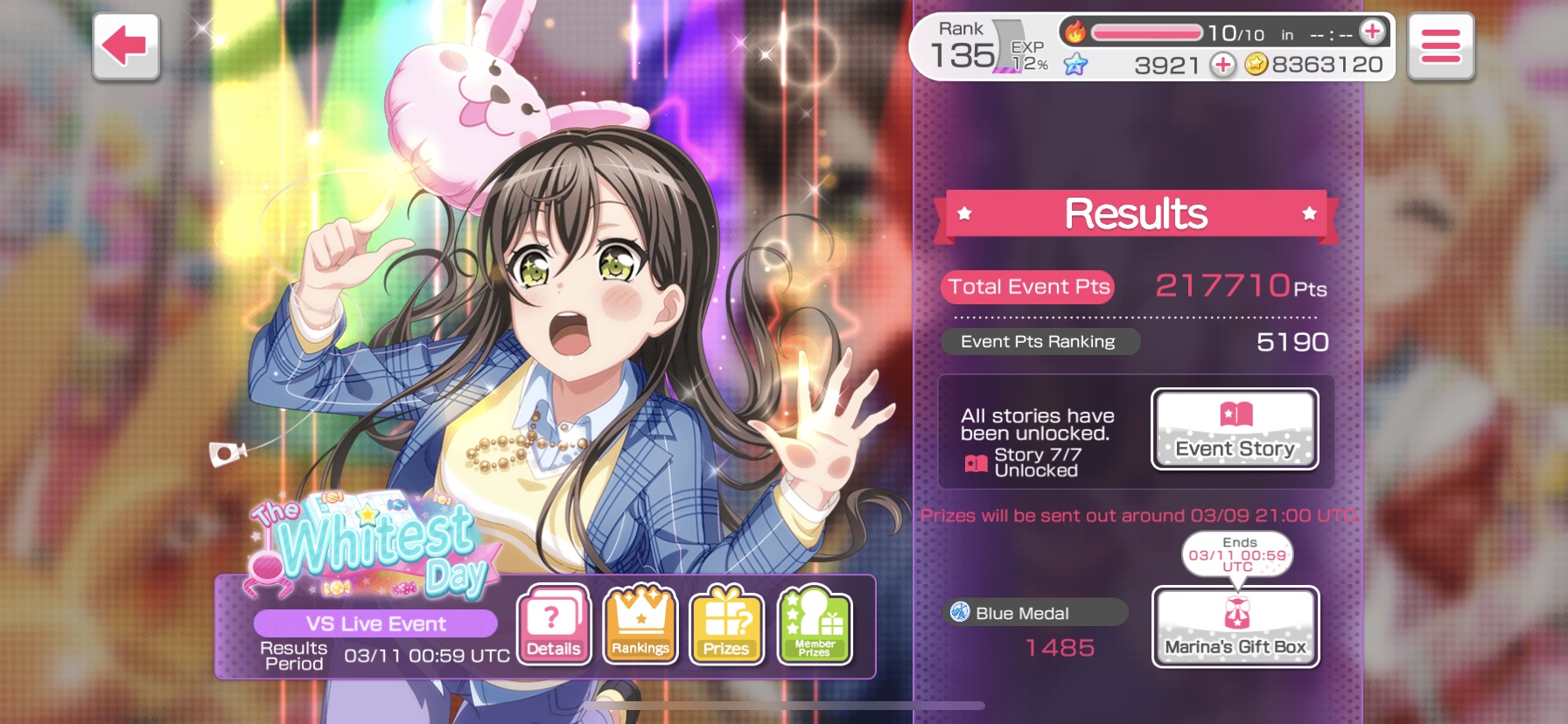Add boost with the plus button beside the flame gauge
Viewport: 1568px width, 724px height.
point(1372,32)
